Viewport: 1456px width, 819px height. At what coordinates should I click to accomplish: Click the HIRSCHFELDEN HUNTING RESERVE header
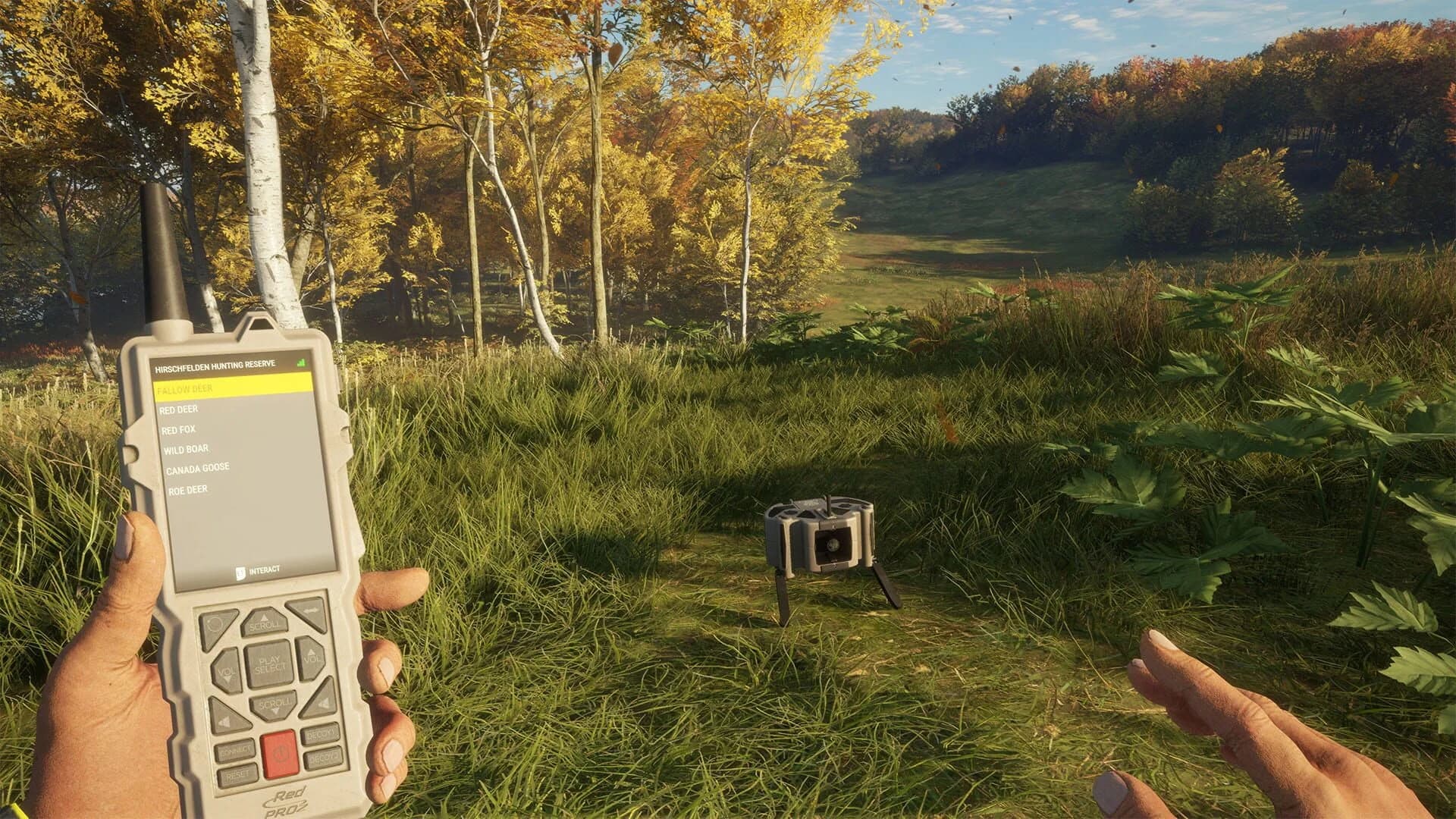click(215, 365)
